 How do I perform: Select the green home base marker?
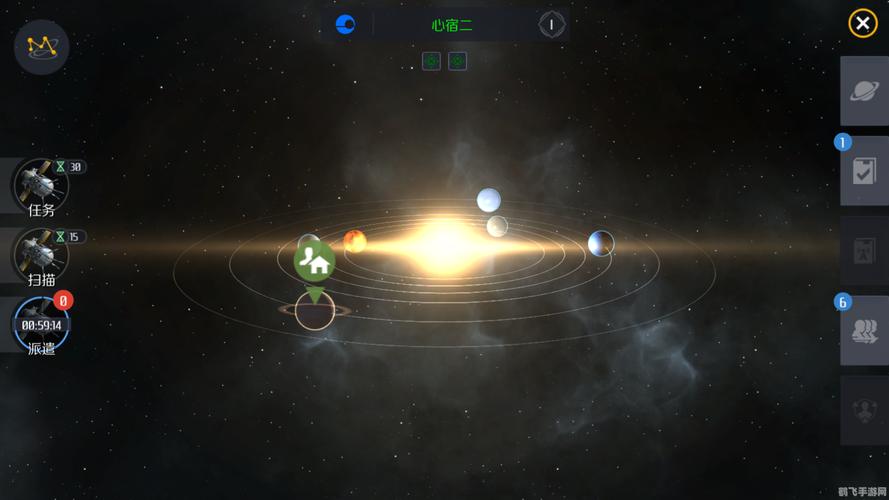tap(314, 262)
